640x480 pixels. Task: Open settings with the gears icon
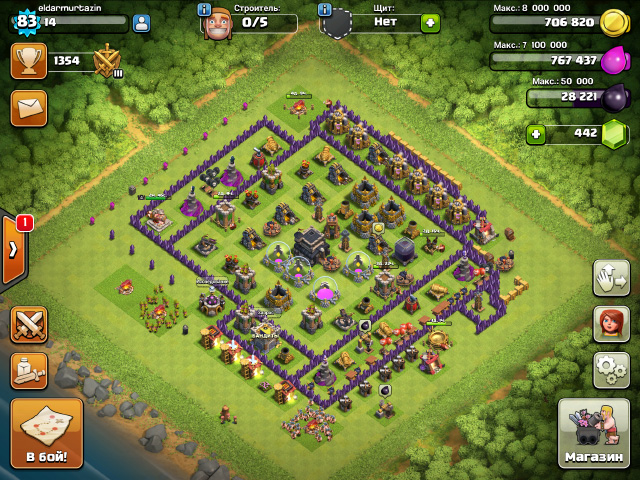[611, 370]
